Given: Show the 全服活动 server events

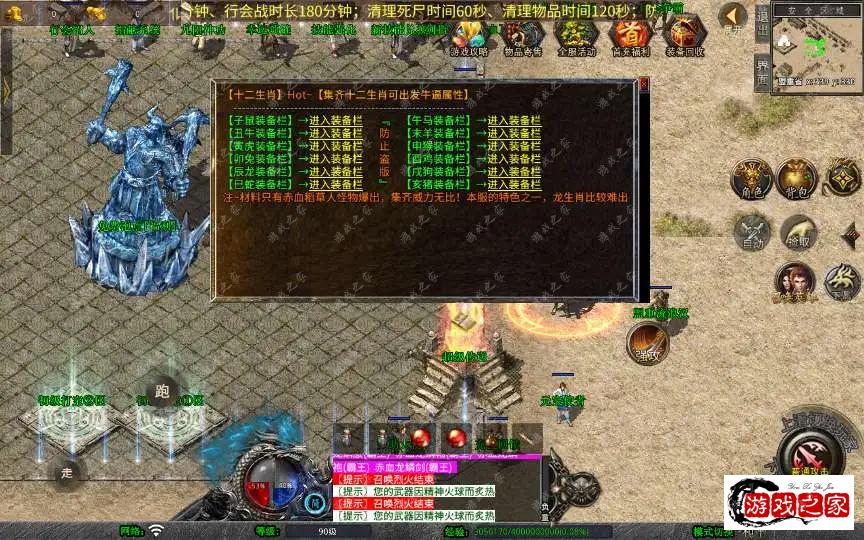Looking at the screenshot, I should [x=576, y=37].
